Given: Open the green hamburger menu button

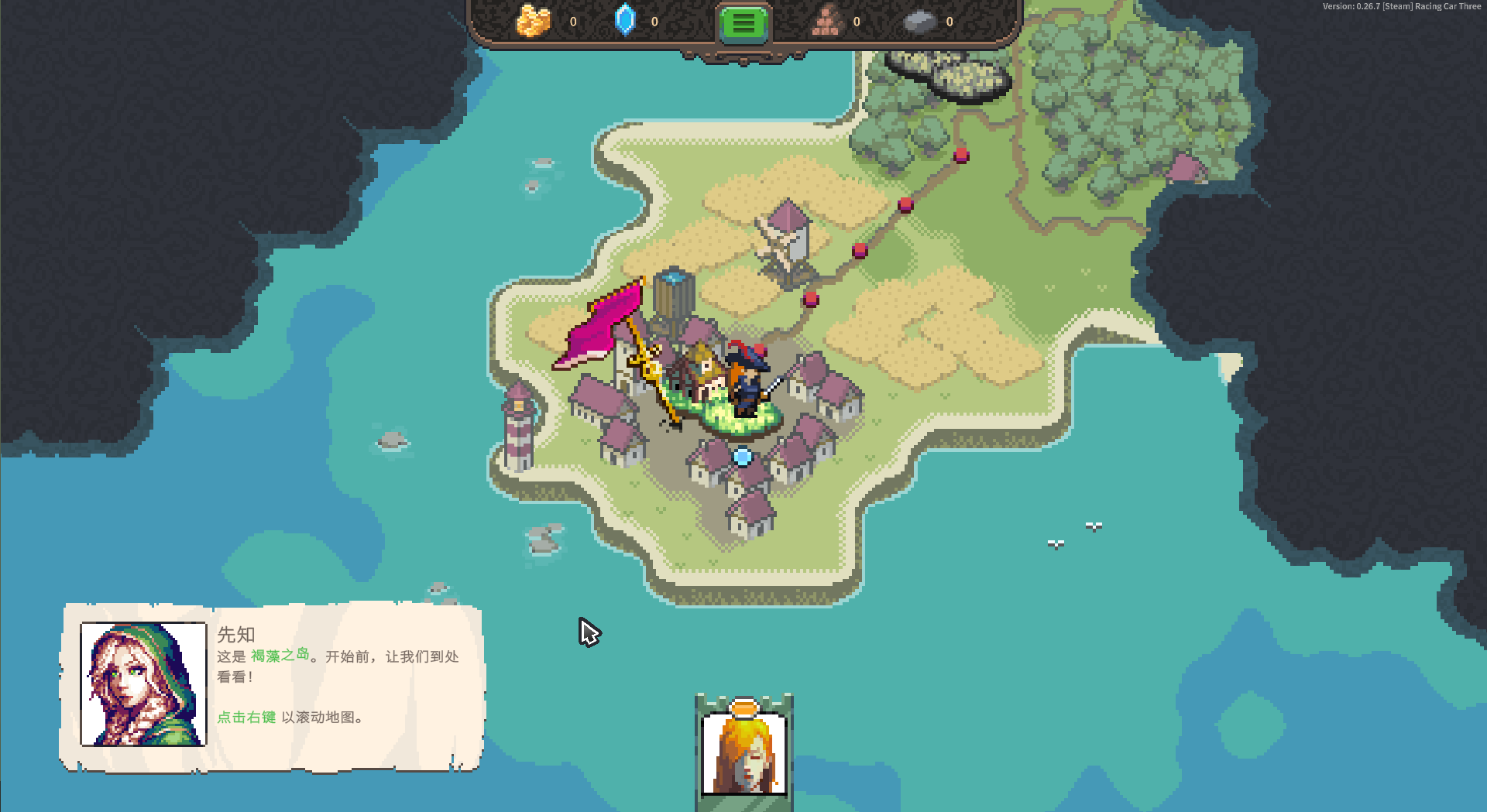Looking at the screenshot, I should [x=743, y=23].
